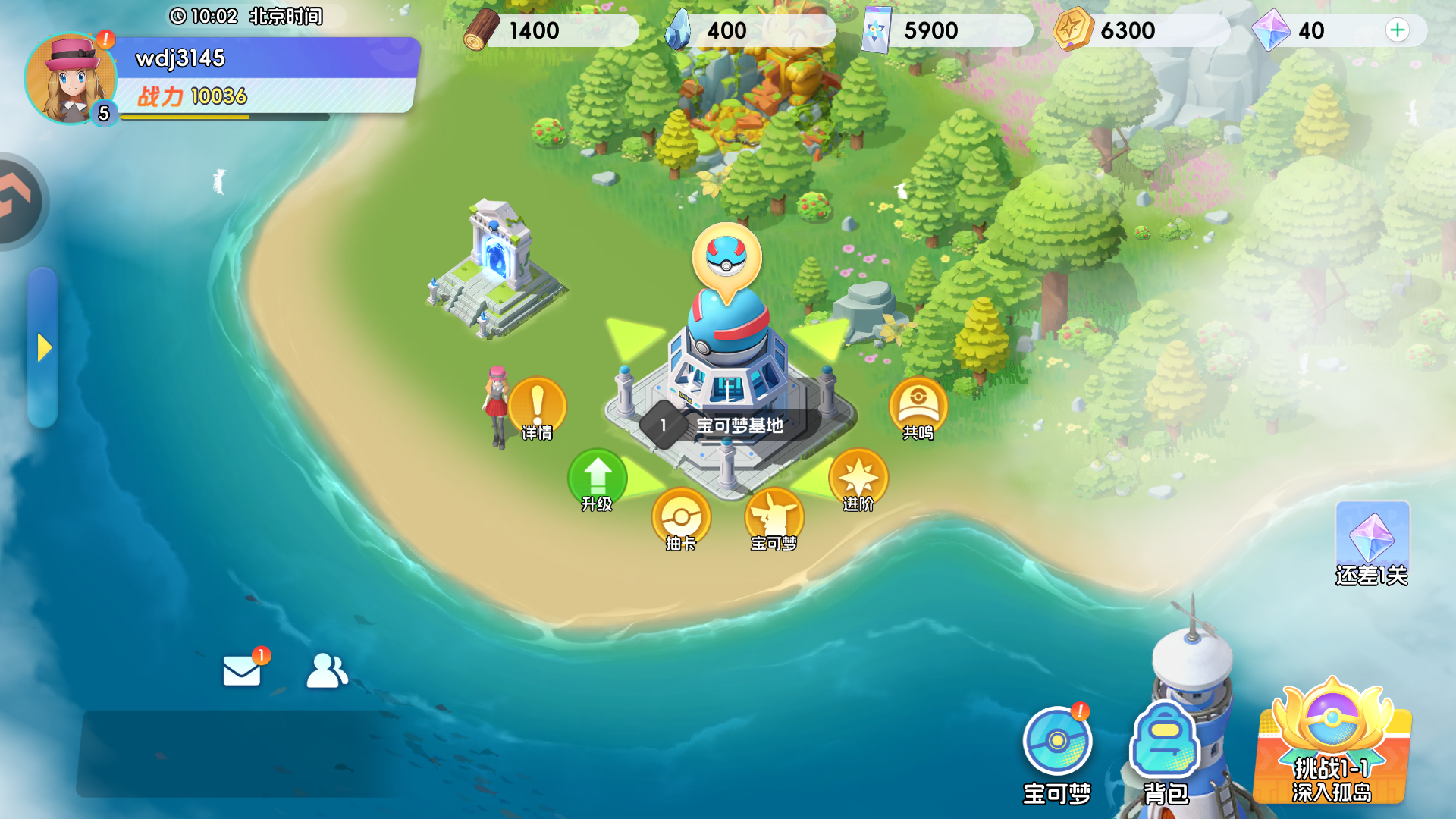Show the friends list icon
Image resolution: width=1456 pixels, height=819 pixels.
pos(327,670)
